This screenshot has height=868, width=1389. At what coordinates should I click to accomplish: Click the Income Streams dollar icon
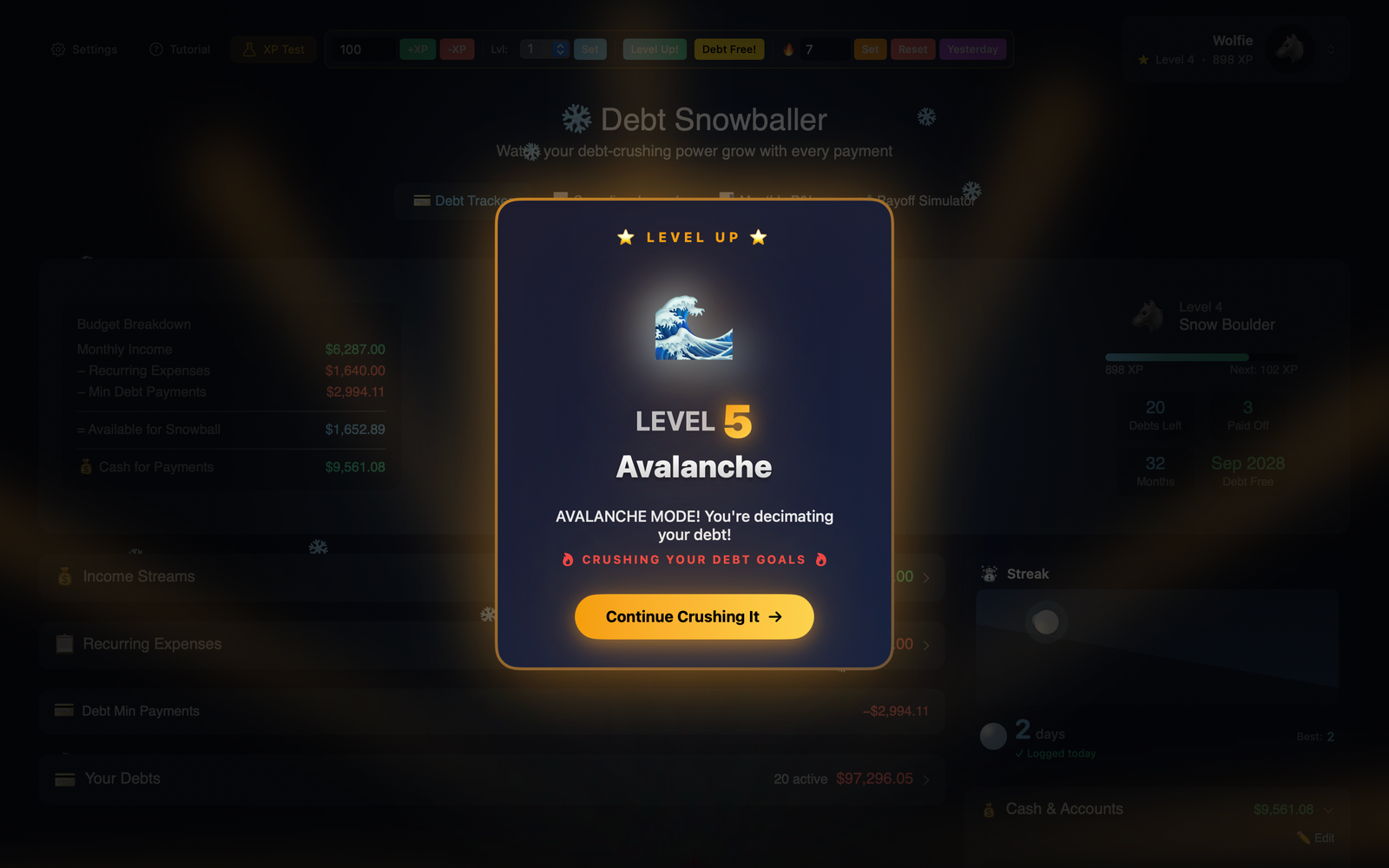[64, 575]
